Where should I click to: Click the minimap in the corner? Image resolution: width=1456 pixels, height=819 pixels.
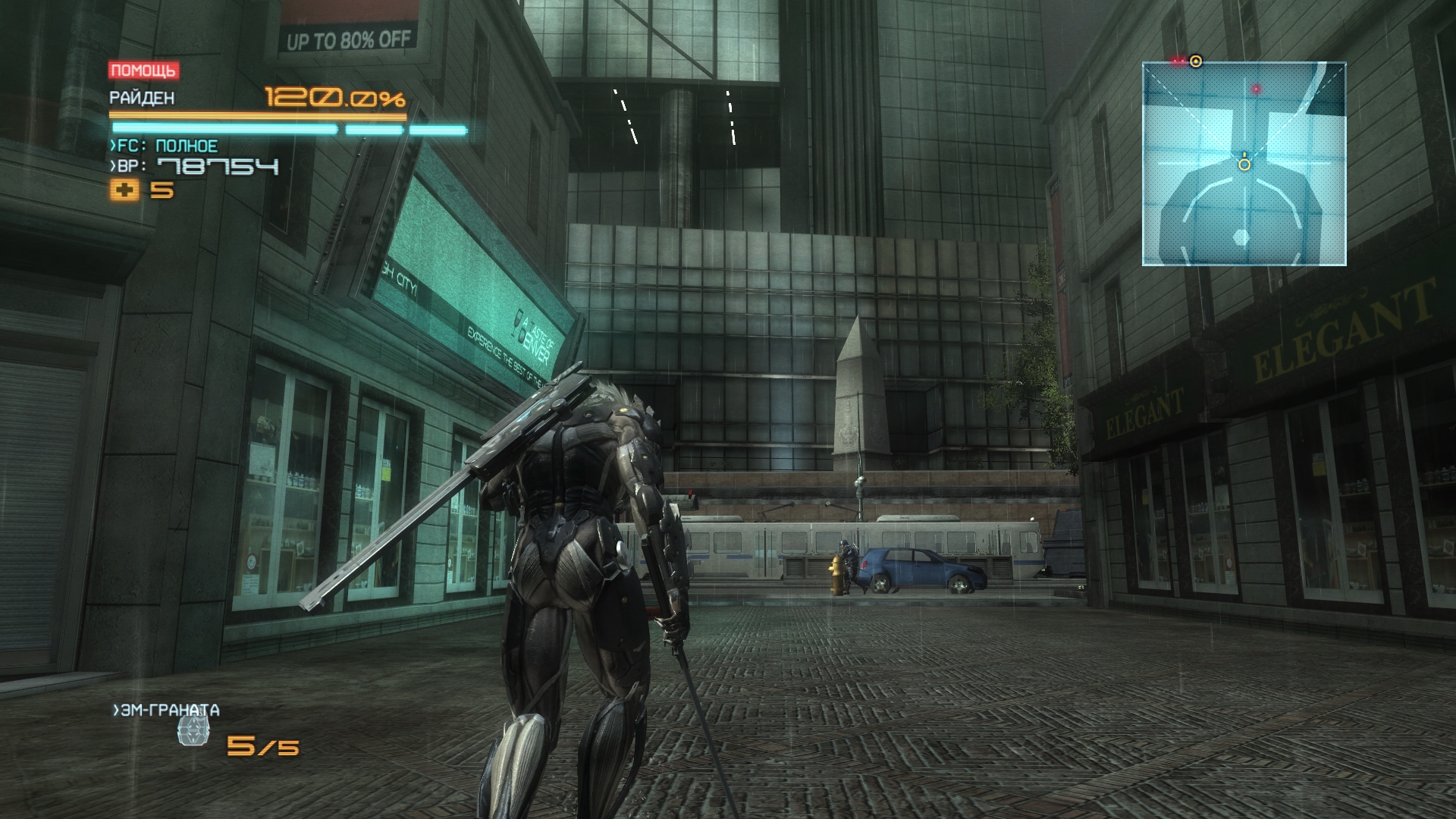[x=1244, y=164]
